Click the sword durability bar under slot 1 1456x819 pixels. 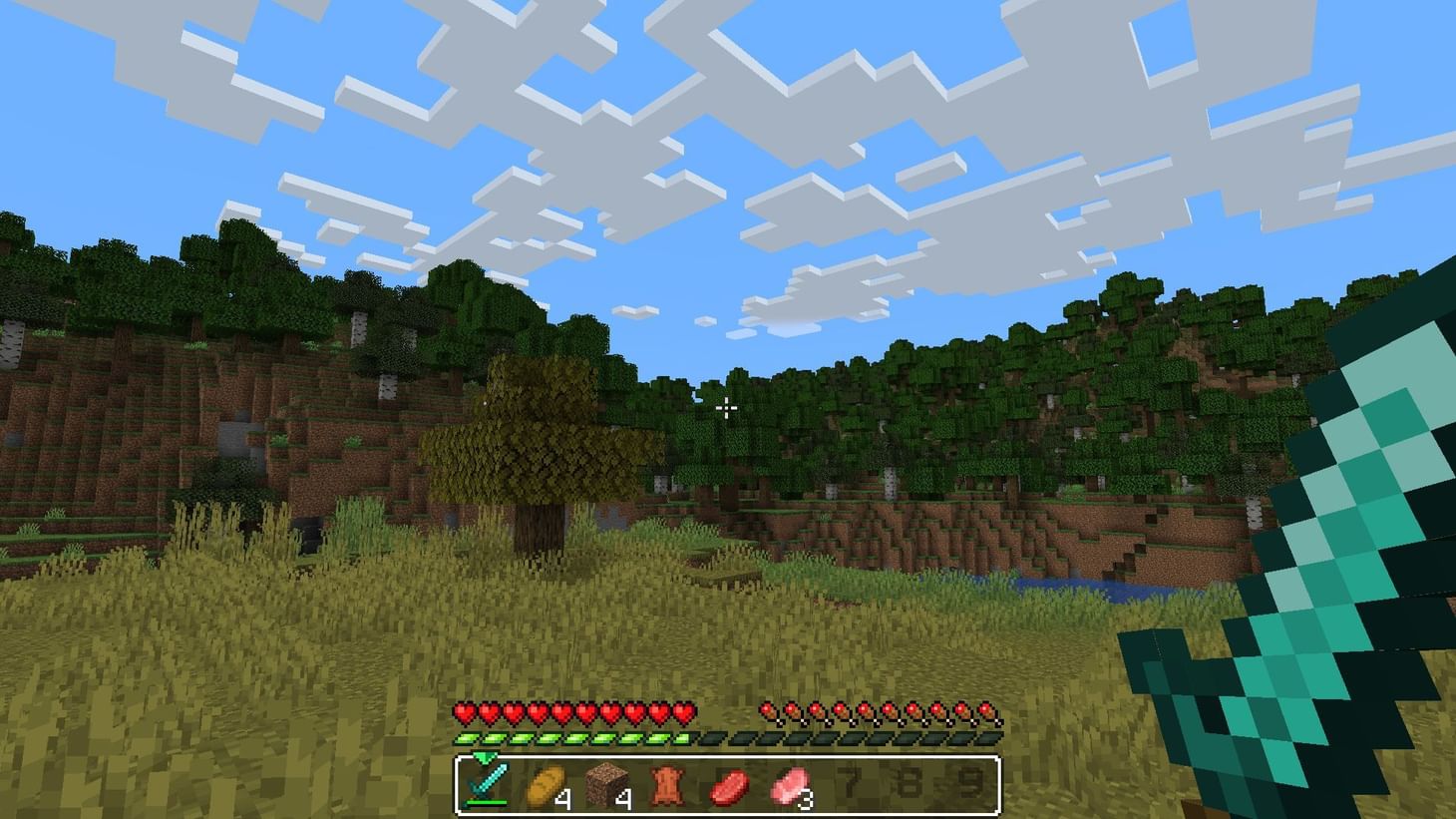489,803
